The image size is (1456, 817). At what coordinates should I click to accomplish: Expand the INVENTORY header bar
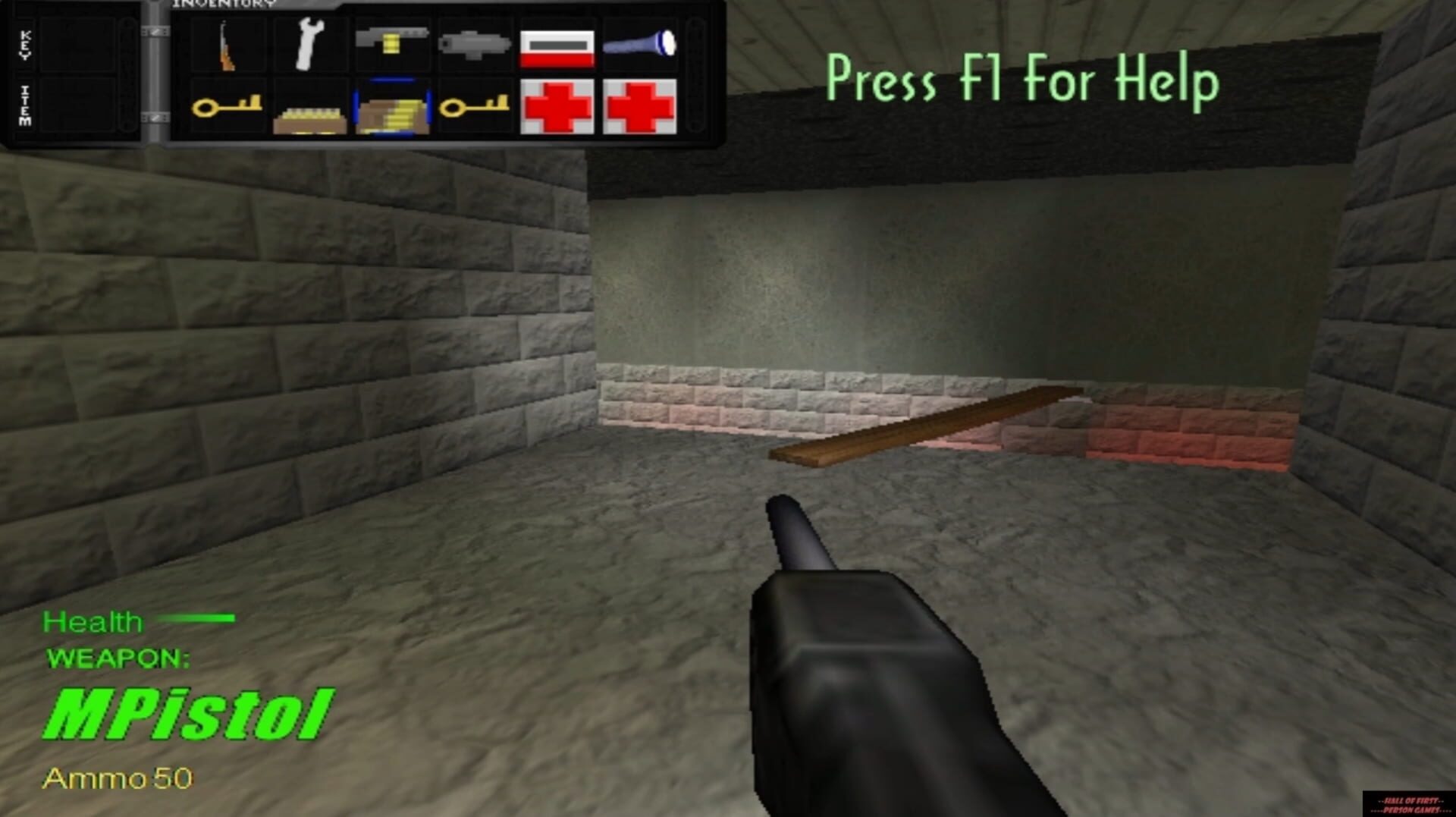[224, 6]
